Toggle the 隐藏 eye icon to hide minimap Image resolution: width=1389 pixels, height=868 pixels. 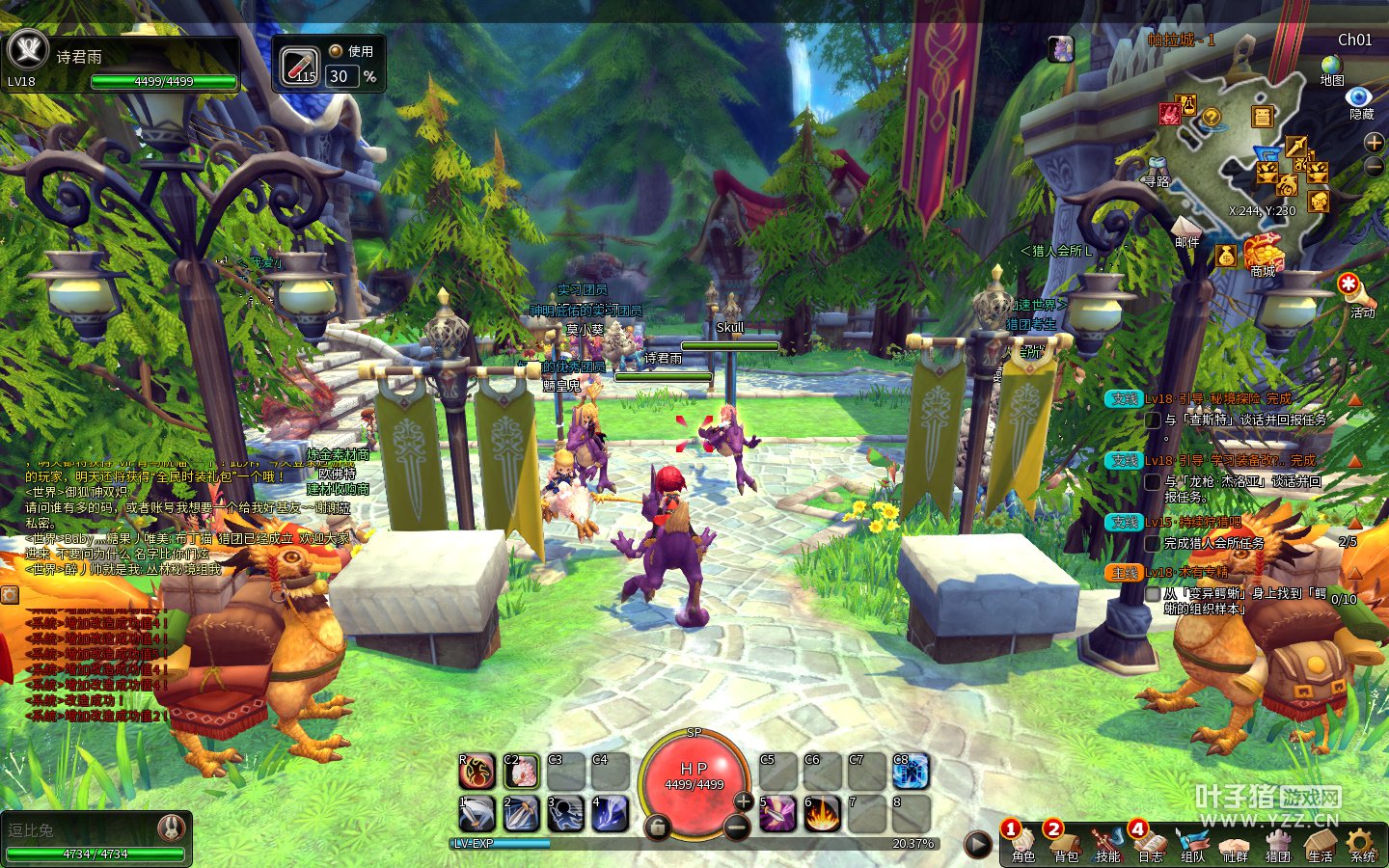point(1359,99)
